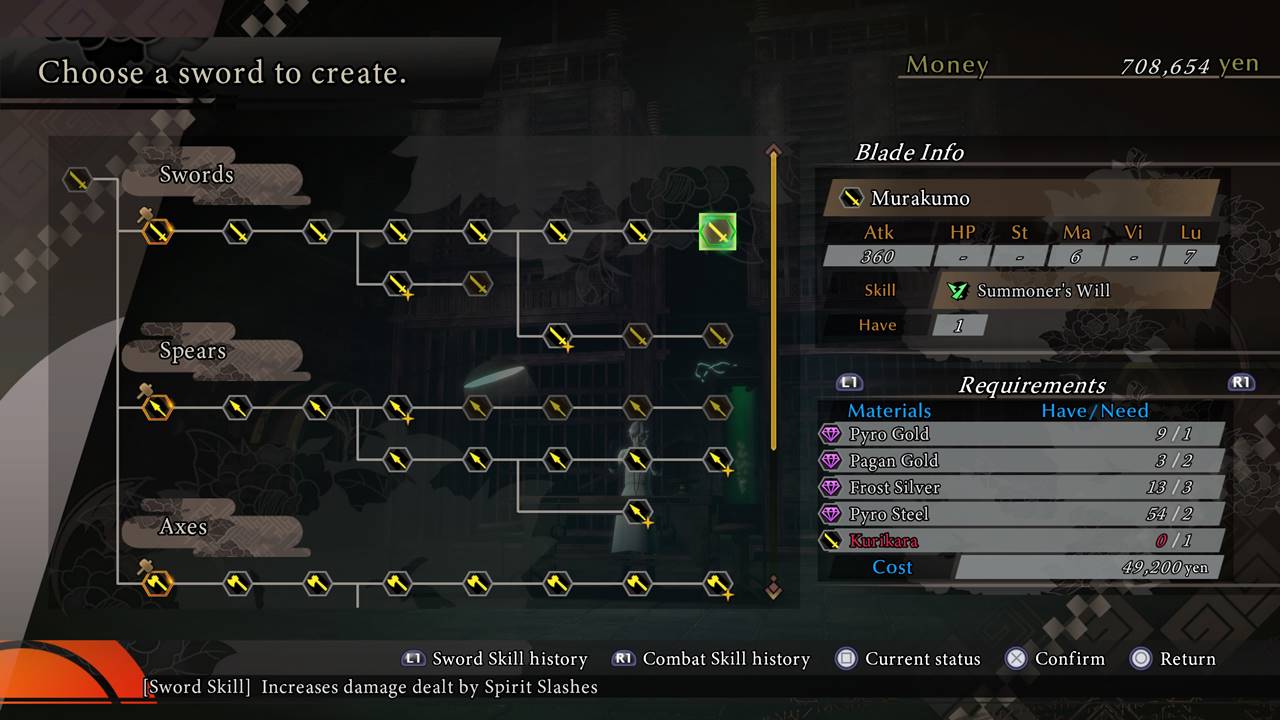Select the orange-outlined starting spear node

coord(157,408)
